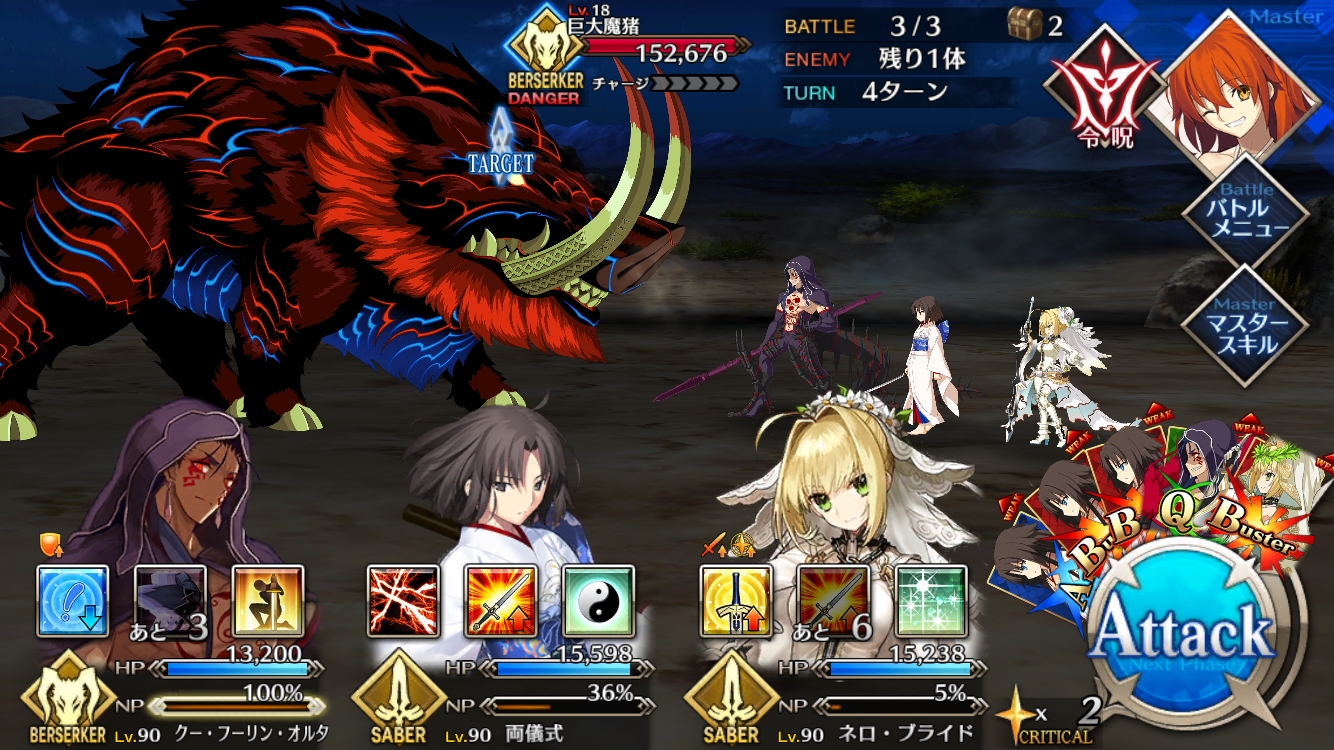
Task: Use Nero Bride's green sparkle skill
Action: coord(931,601)
